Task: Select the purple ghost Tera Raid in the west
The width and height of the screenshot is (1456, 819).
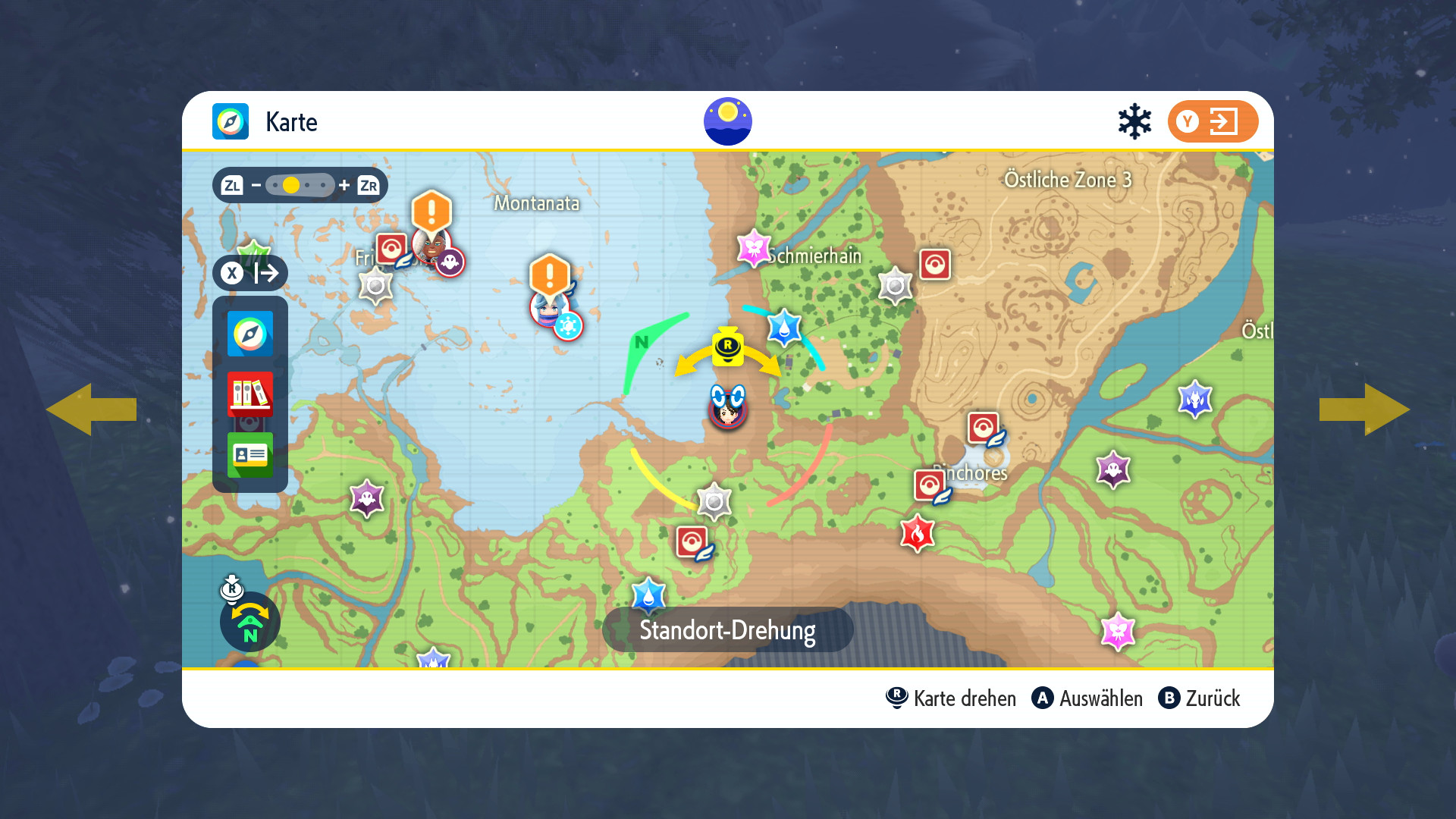Action: 367,498
